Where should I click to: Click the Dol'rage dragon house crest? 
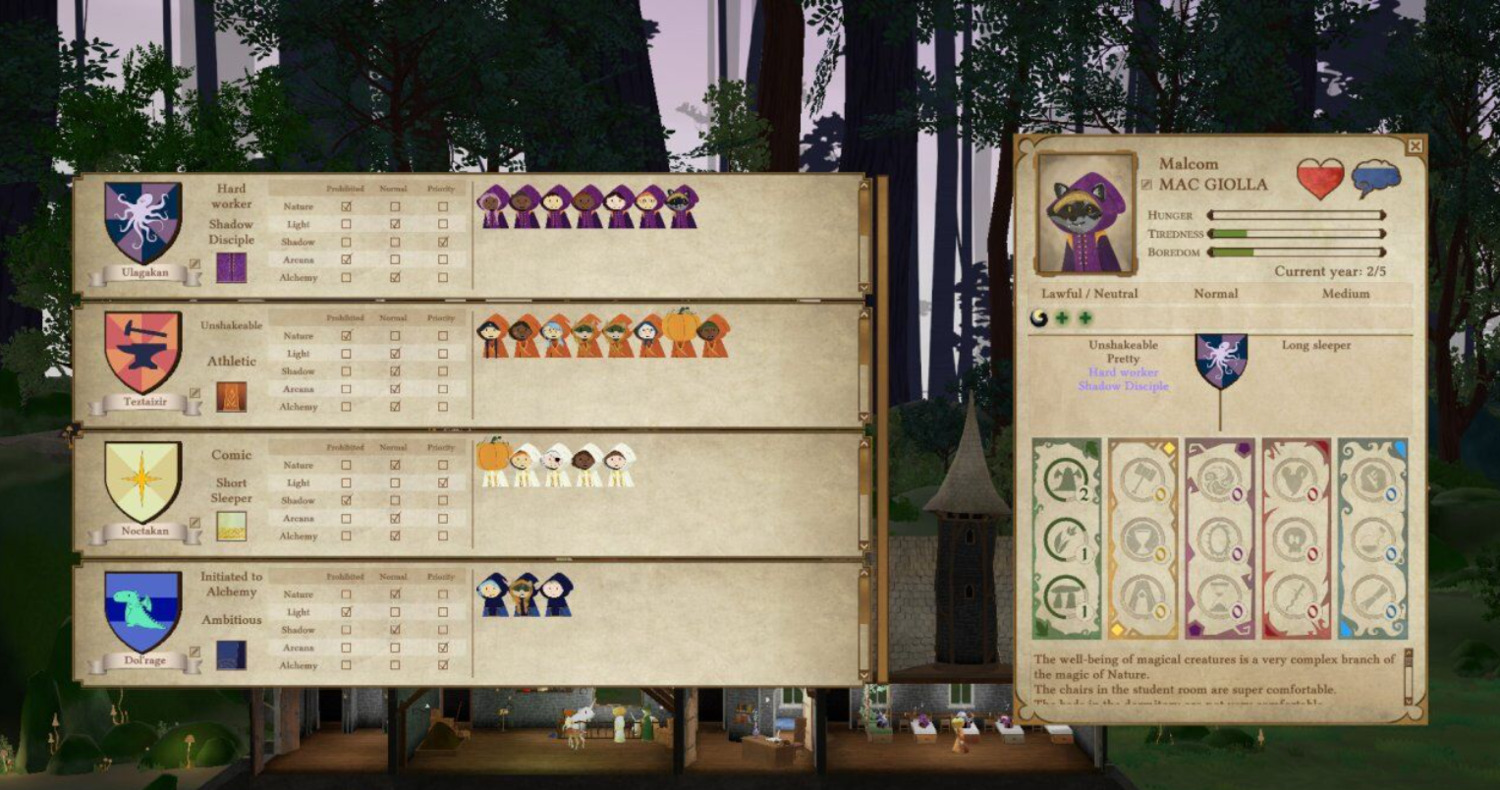(143, 610)
